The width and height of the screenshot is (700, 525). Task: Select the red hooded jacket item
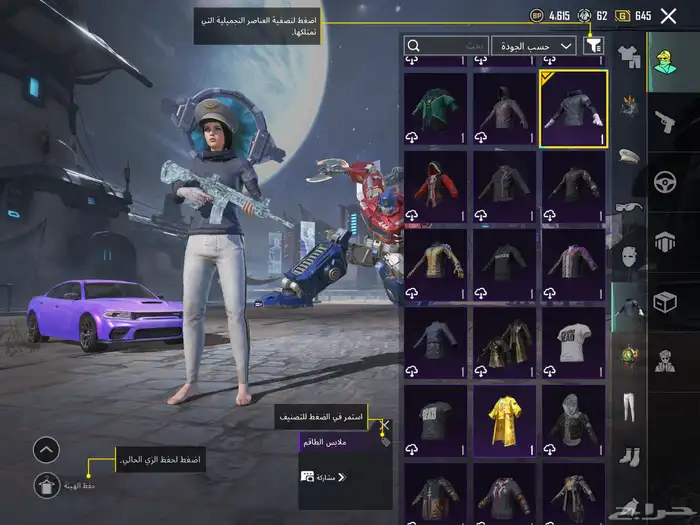pyautogui.click(x=435, y=187)
